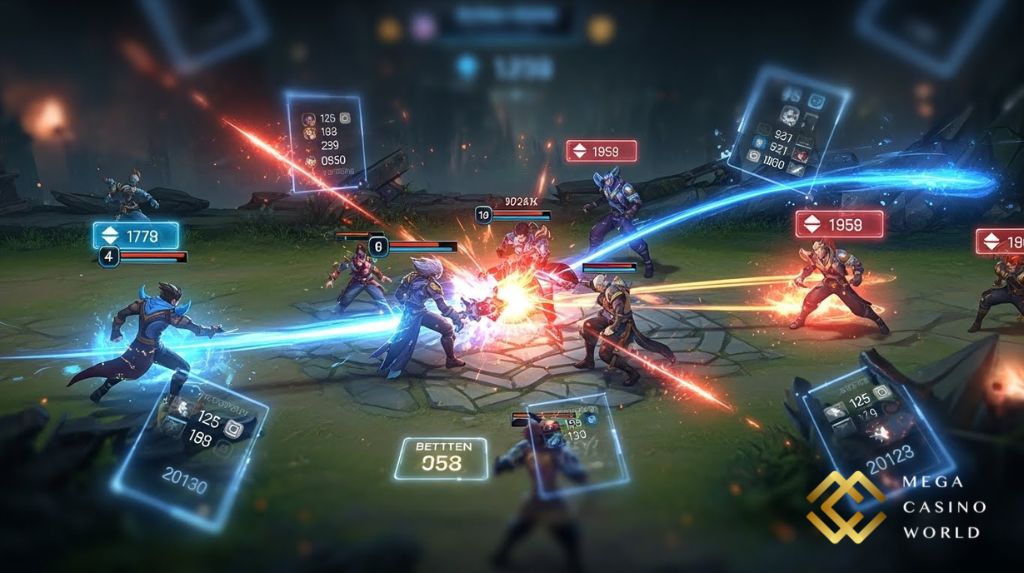Select the blue 1778 player tag
This screenshot has height=573, width=1024.
136,236
